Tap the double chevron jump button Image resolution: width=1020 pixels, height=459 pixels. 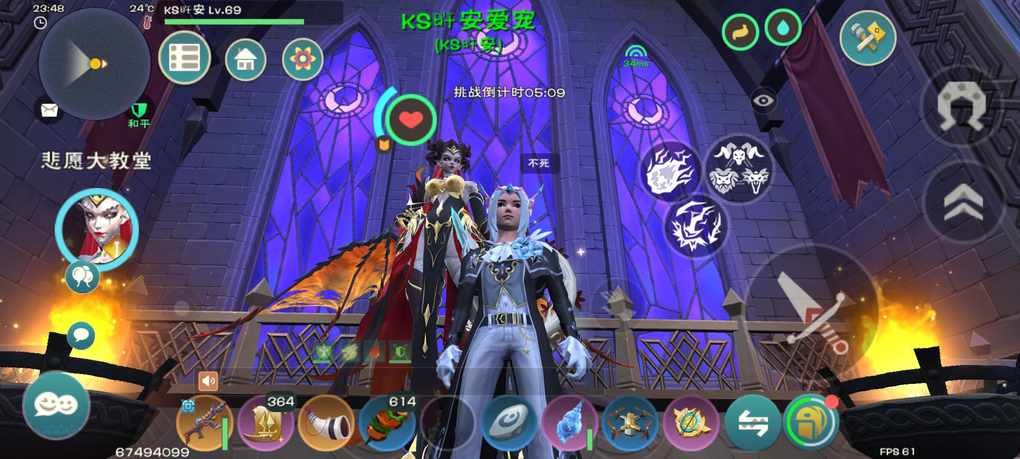962,203
